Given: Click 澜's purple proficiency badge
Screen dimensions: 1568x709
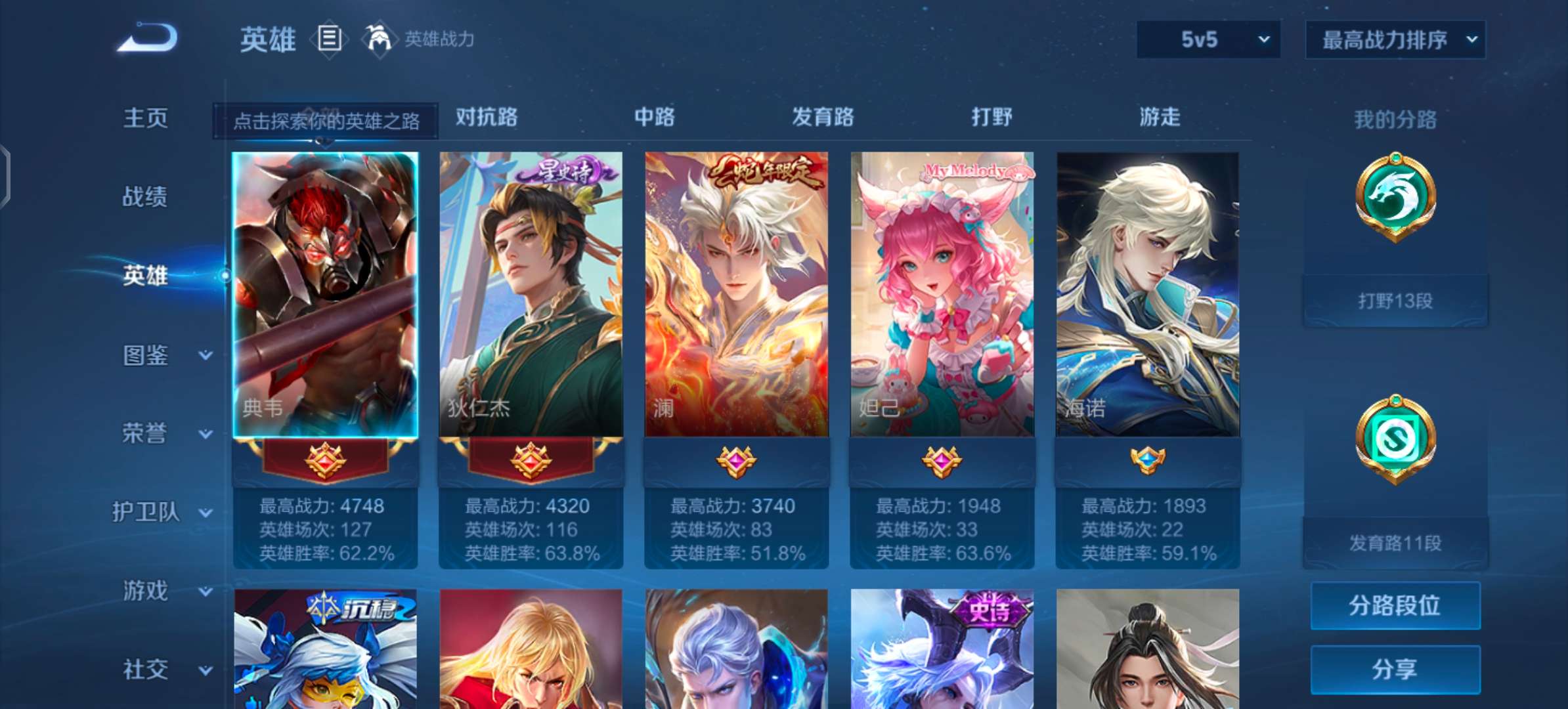Looking at the screenshot, I should [736, 462].
